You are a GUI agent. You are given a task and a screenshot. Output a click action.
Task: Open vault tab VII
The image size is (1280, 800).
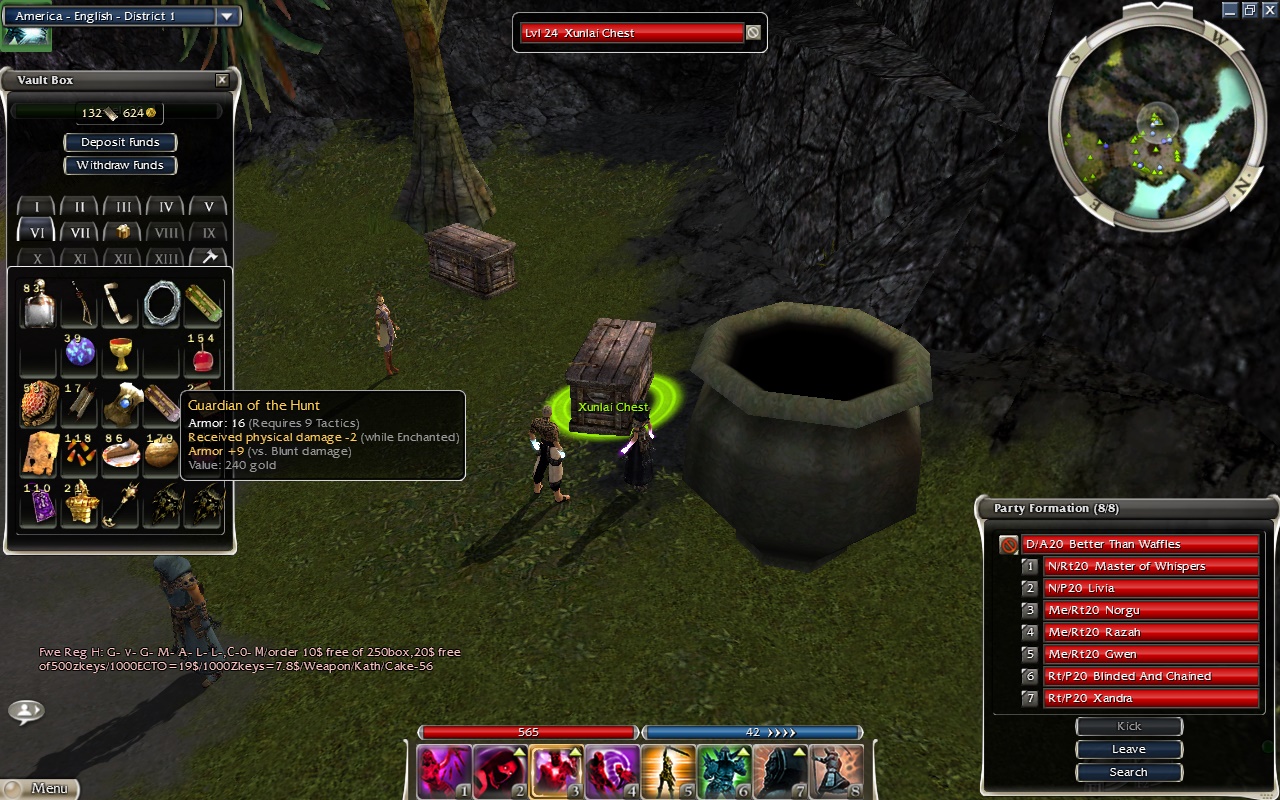click(x=80, y=232)
